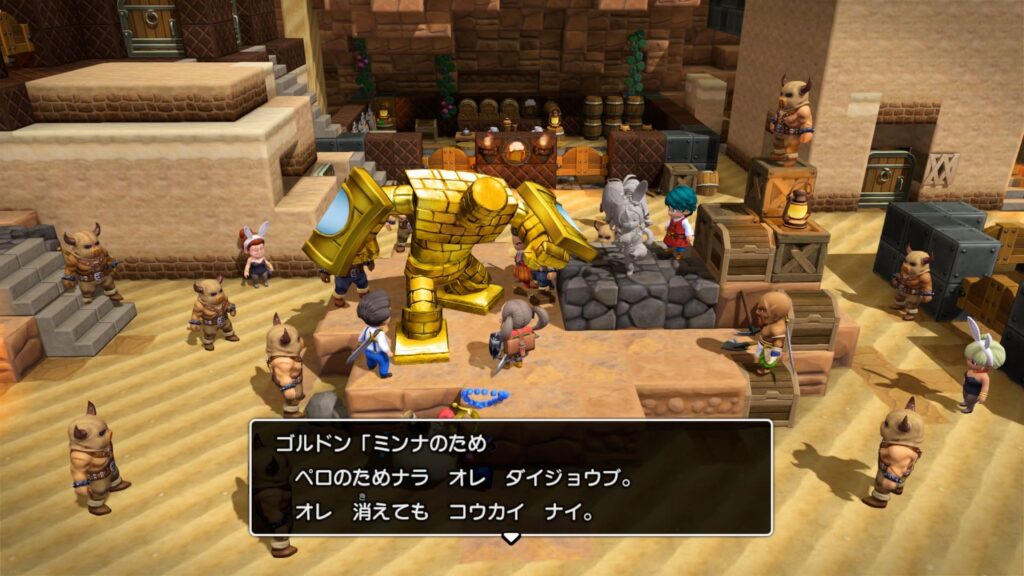Click the white continue arrow below the dialogue
Image resolution: width=1024 pixels, height=576 pixels.
click(511, 538)
